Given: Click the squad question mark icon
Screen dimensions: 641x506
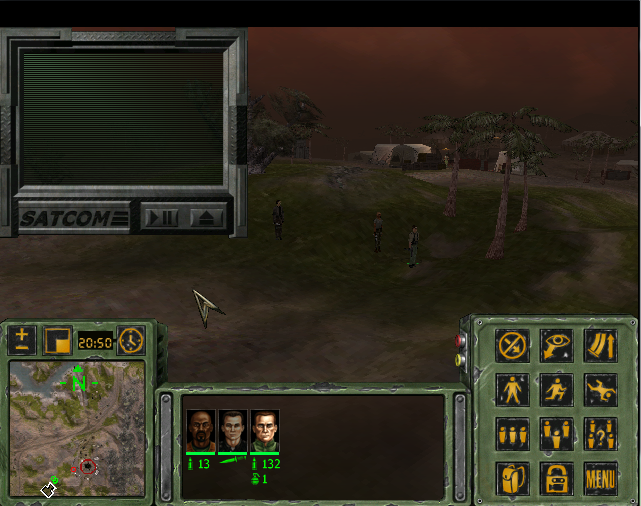Looking at the screenshot, I should pos(601,434).
